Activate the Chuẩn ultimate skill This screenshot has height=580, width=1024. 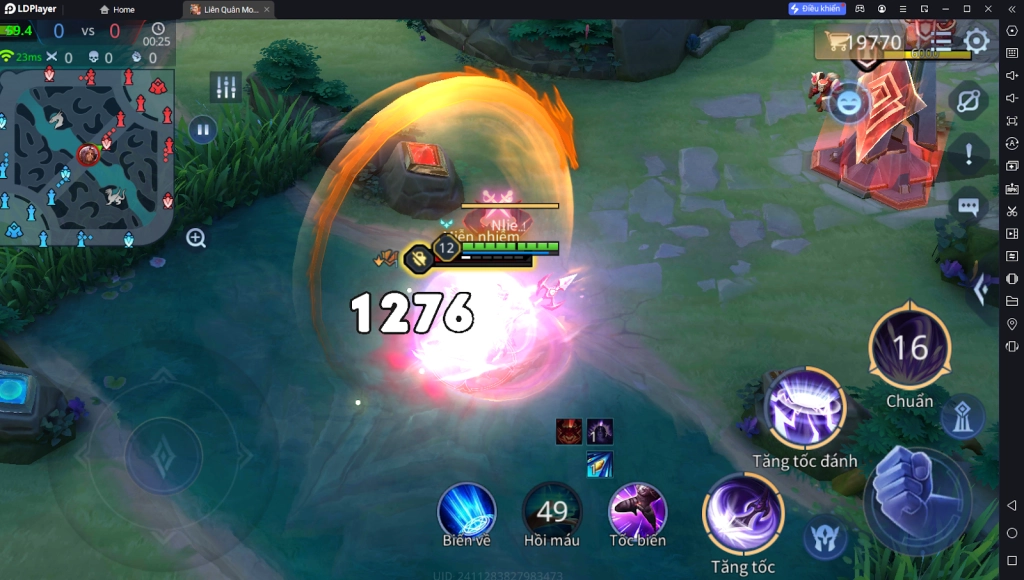[x=909, y=349]
